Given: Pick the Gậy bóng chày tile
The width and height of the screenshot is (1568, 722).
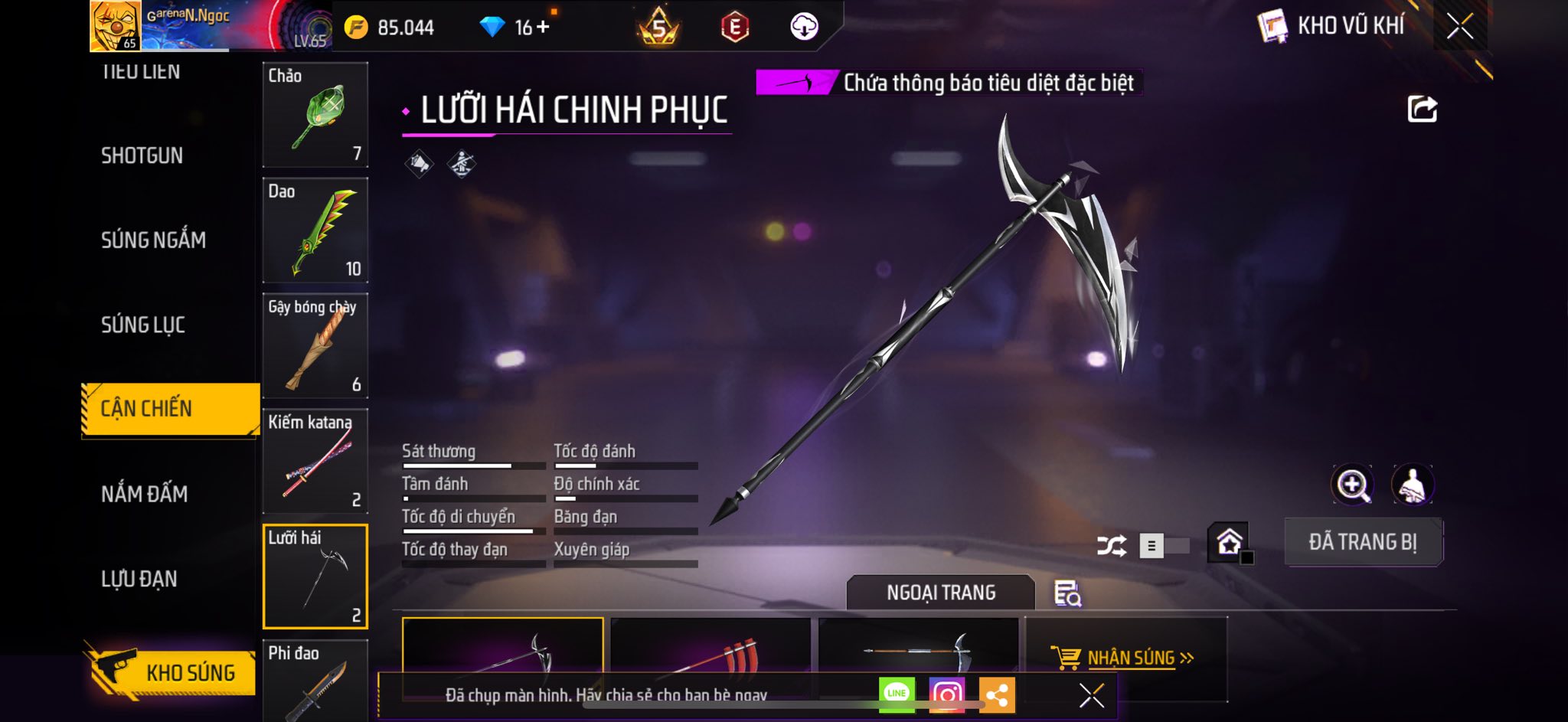Looking at the screenshot, I should click(x=315, y=346).
